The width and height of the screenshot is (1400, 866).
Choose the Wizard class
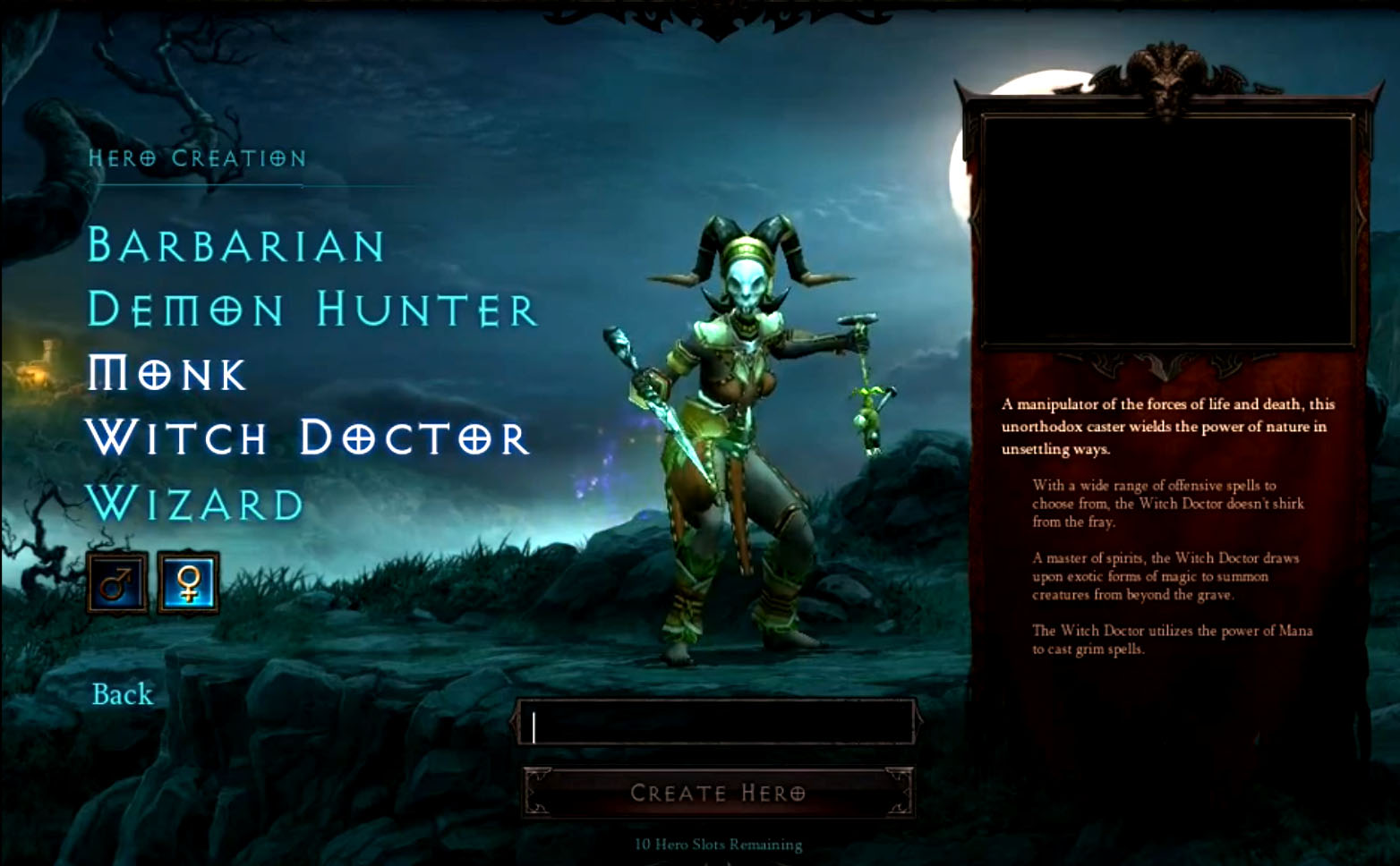point(196,504)
